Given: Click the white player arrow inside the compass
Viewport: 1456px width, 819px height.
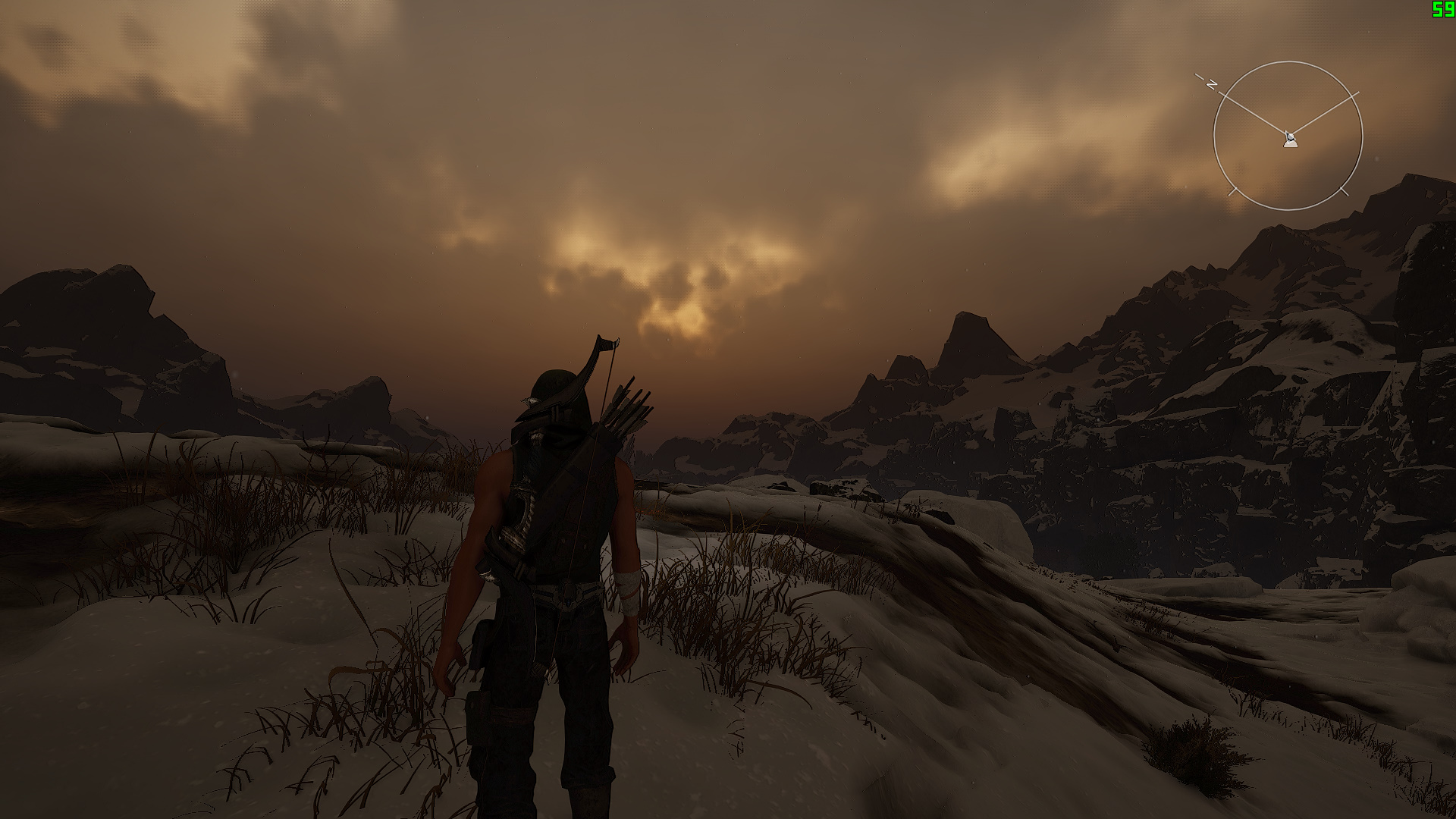Looking at the screenshot, I should tap(1290, 140).
